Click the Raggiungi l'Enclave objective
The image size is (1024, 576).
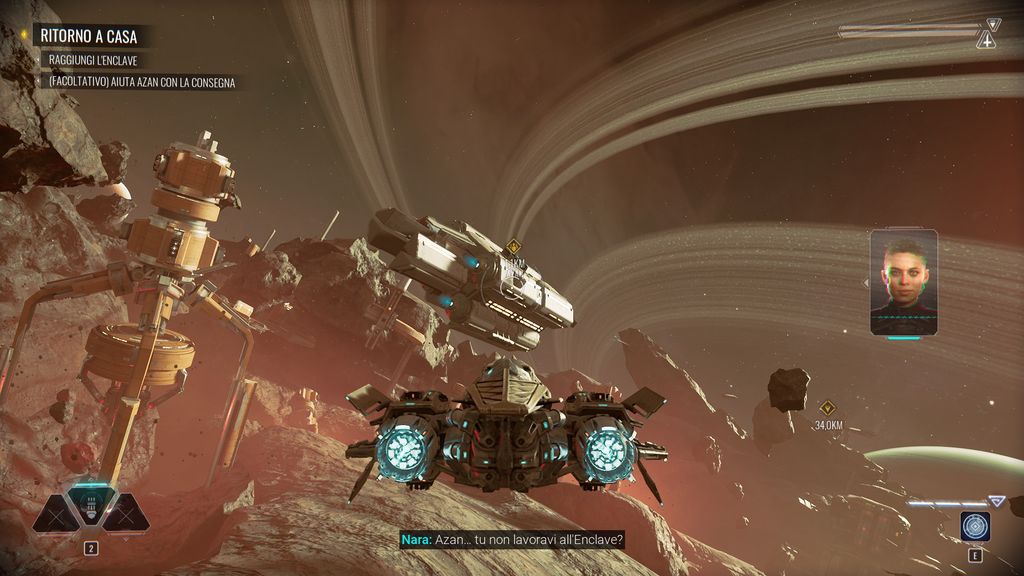(93, 61)
